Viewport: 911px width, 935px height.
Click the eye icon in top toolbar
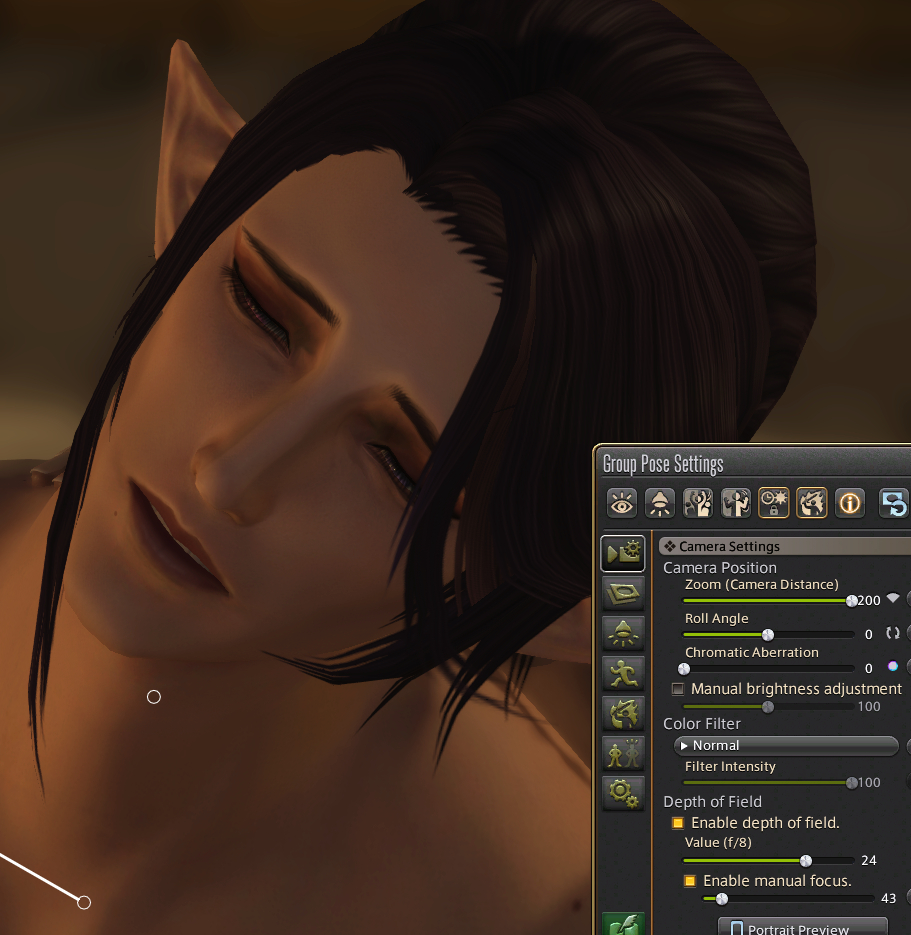click(x=622, y=503)
